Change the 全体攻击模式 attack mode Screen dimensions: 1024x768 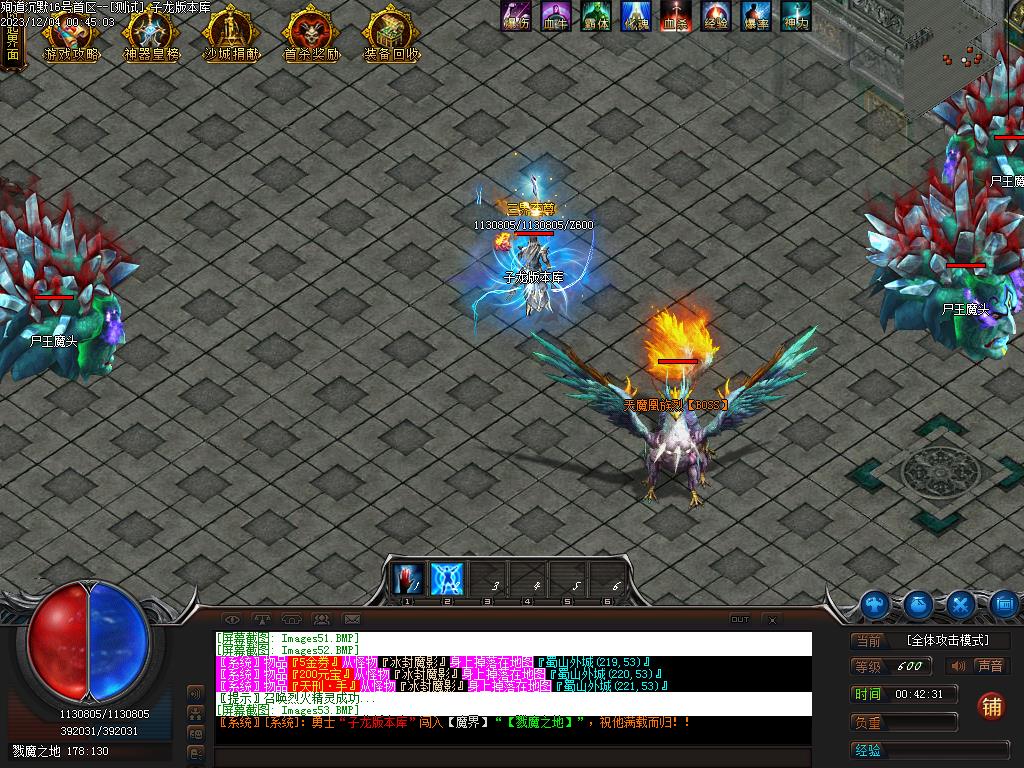click(x=946, y=640)
